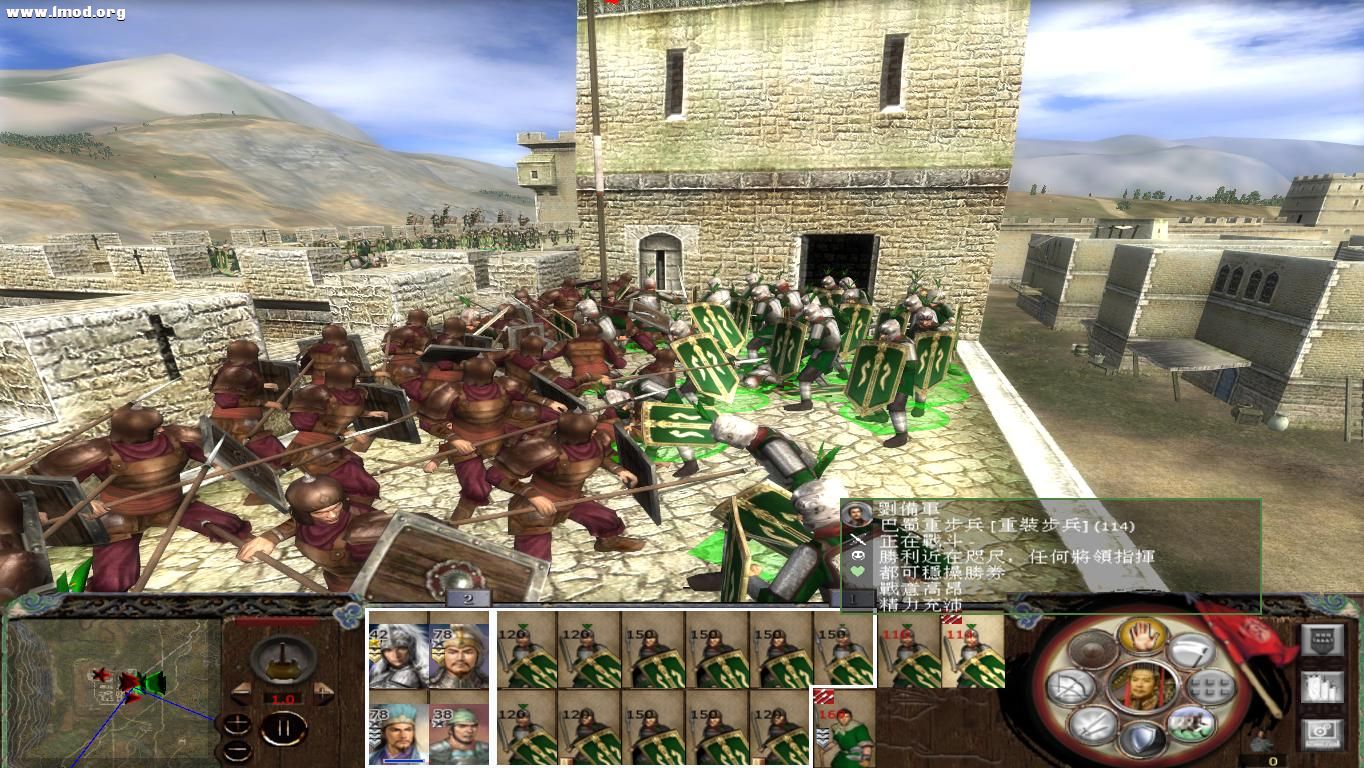Viewport: 1364px width, 768px height.
Task: Click the army casualties list button
Action: [x=1323, y=687]
